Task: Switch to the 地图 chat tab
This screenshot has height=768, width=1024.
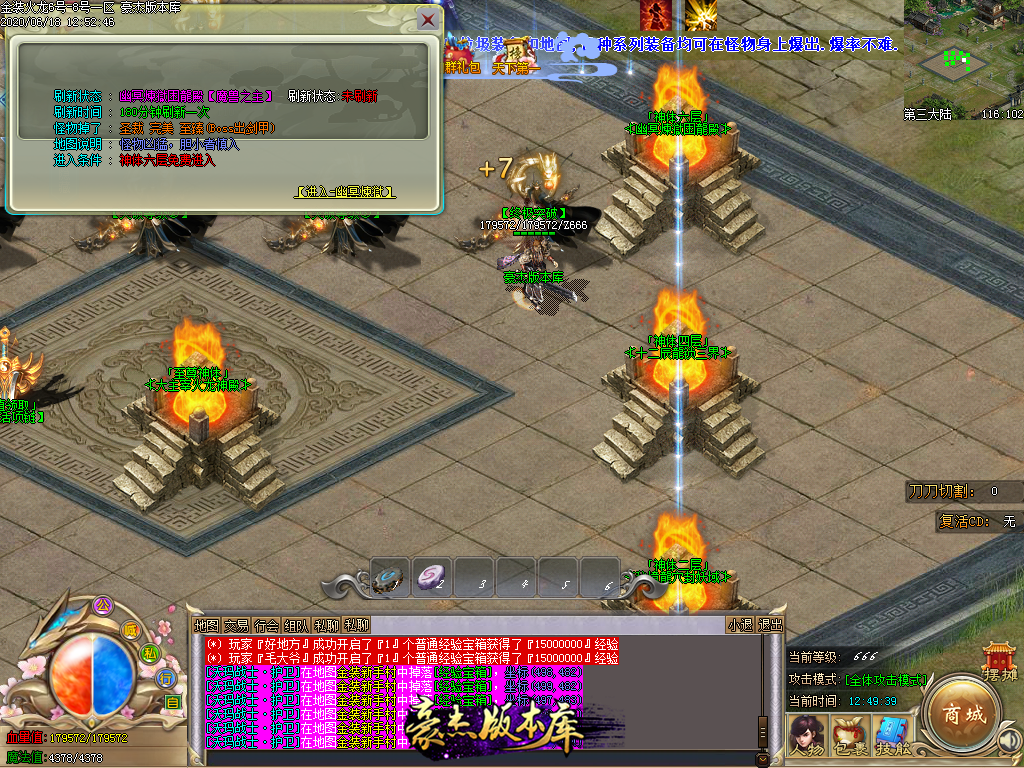Action: click(x=206, y=625)
